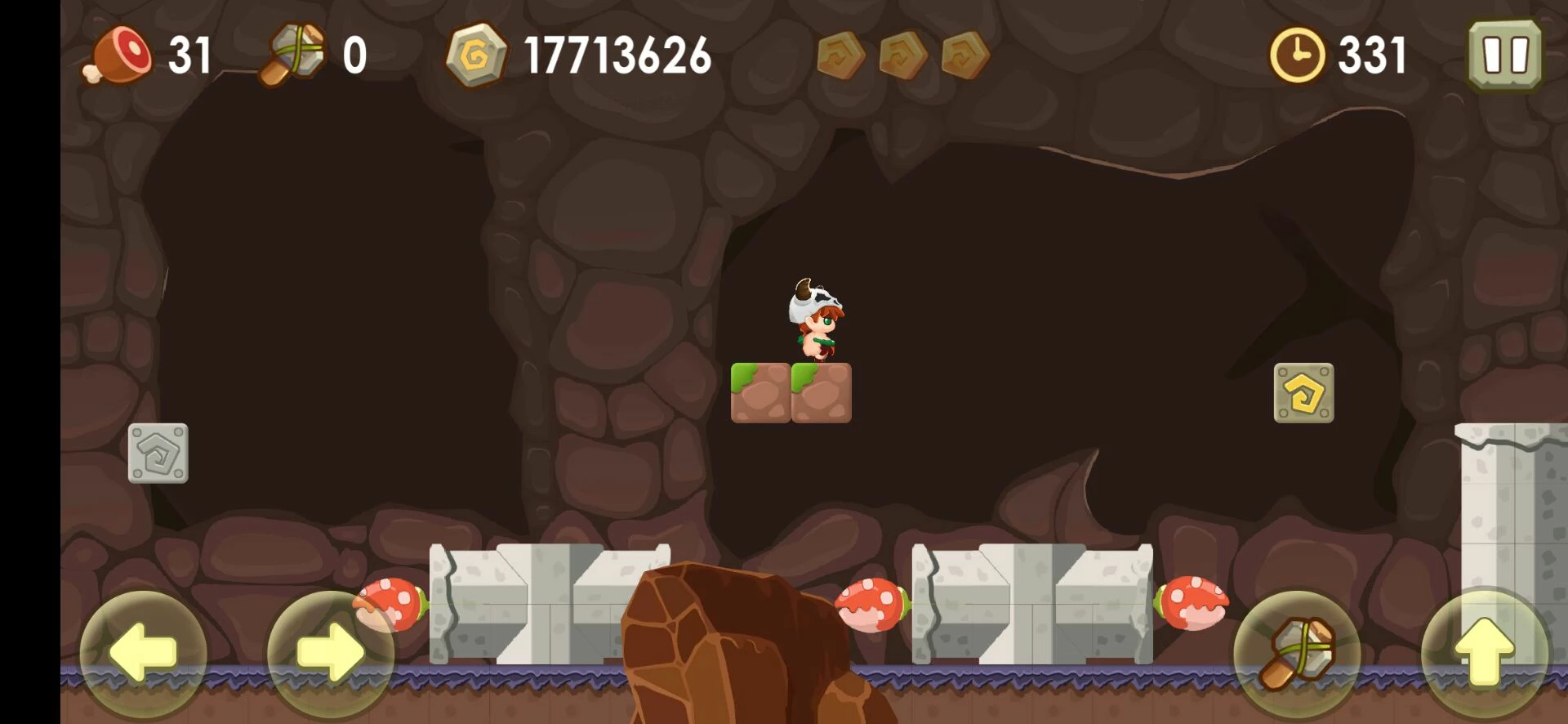Image resolution: width=1568 pixels, height=724 pixels.
Task: Throw a stone axe with attack button
Action: point(1297,652)
